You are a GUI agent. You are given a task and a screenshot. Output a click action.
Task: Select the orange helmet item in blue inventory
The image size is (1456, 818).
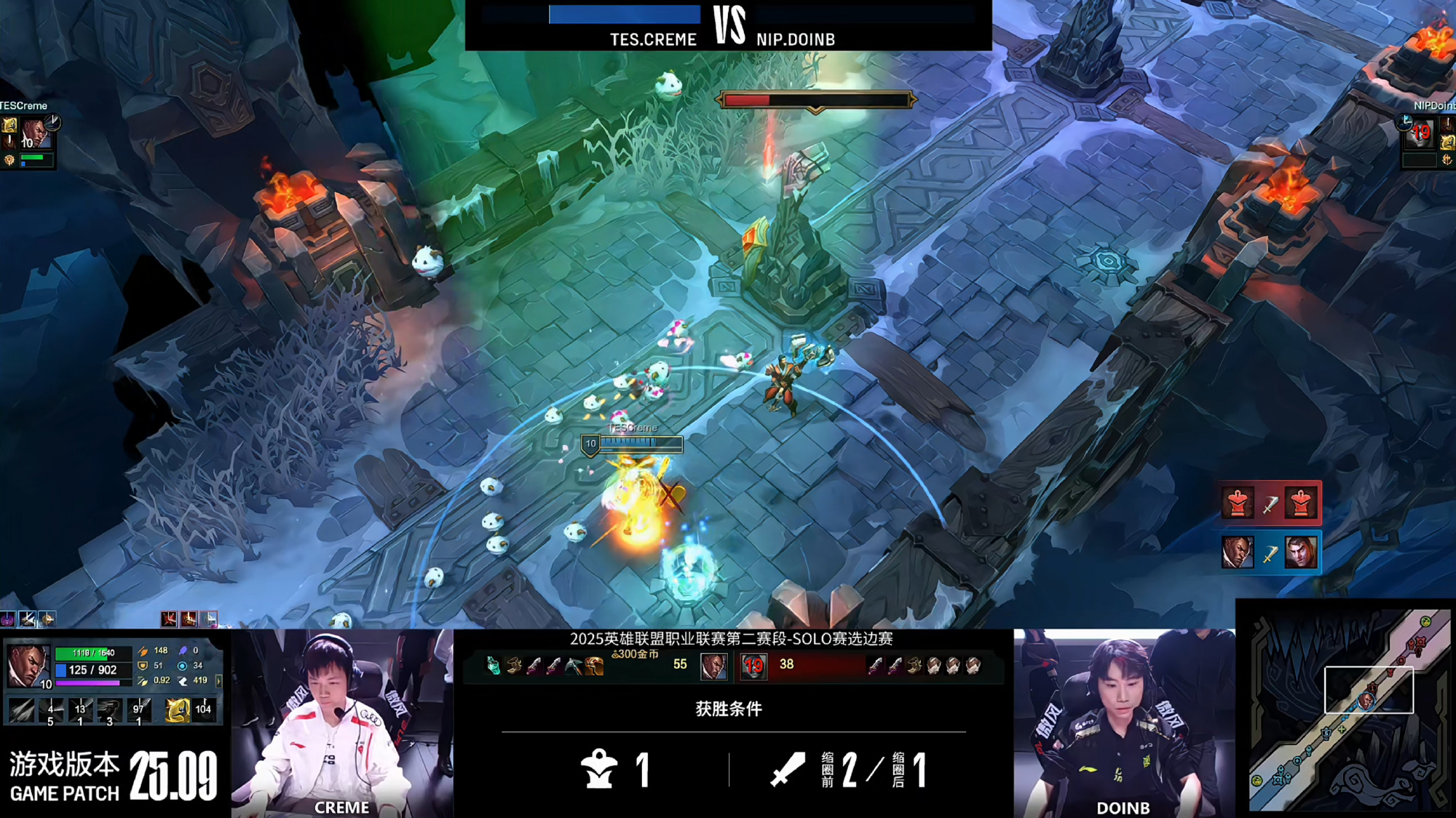pyautogui.click(x=594, y=666)
